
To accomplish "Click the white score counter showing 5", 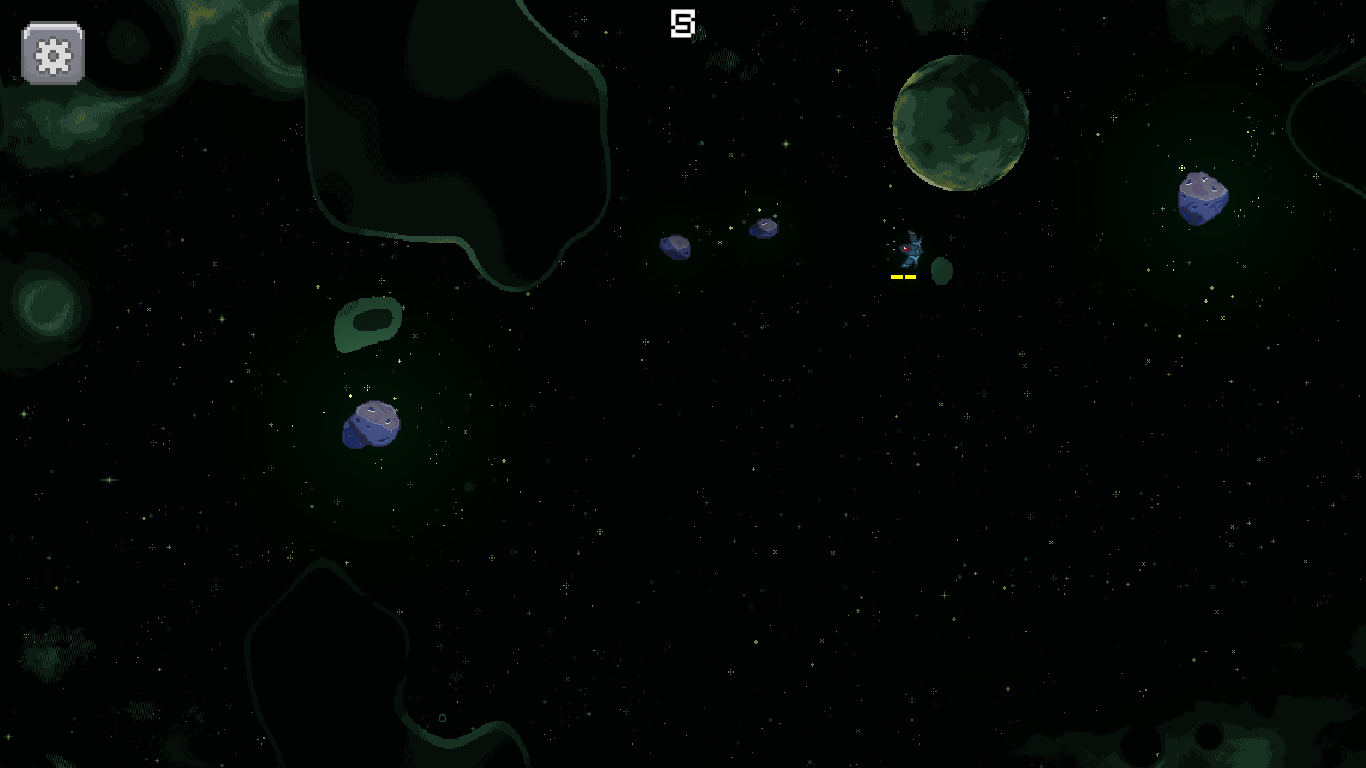I will (x=683, y=22).
